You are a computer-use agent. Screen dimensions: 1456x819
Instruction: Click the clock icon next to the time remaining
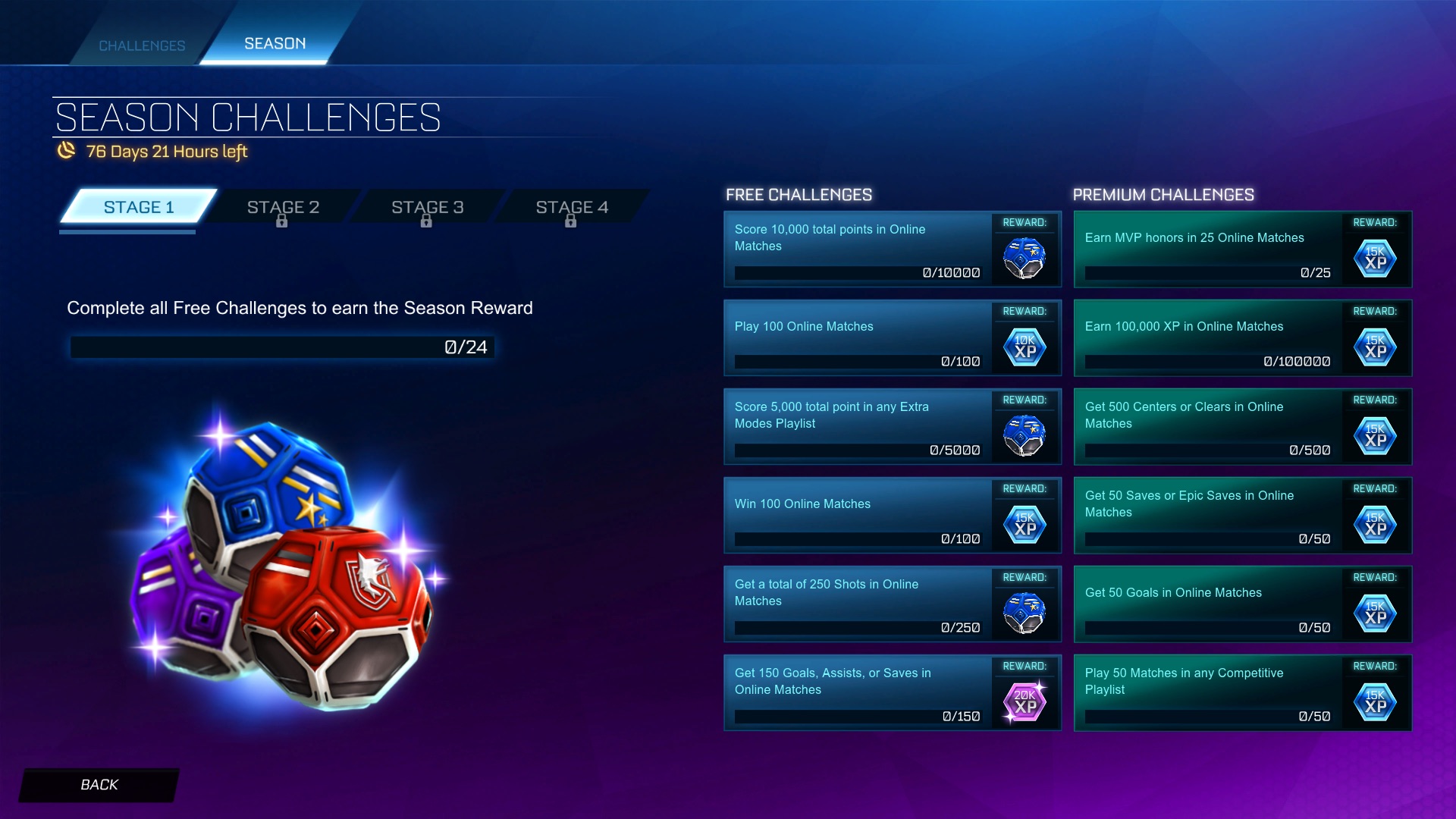click(x=65, y=152)
